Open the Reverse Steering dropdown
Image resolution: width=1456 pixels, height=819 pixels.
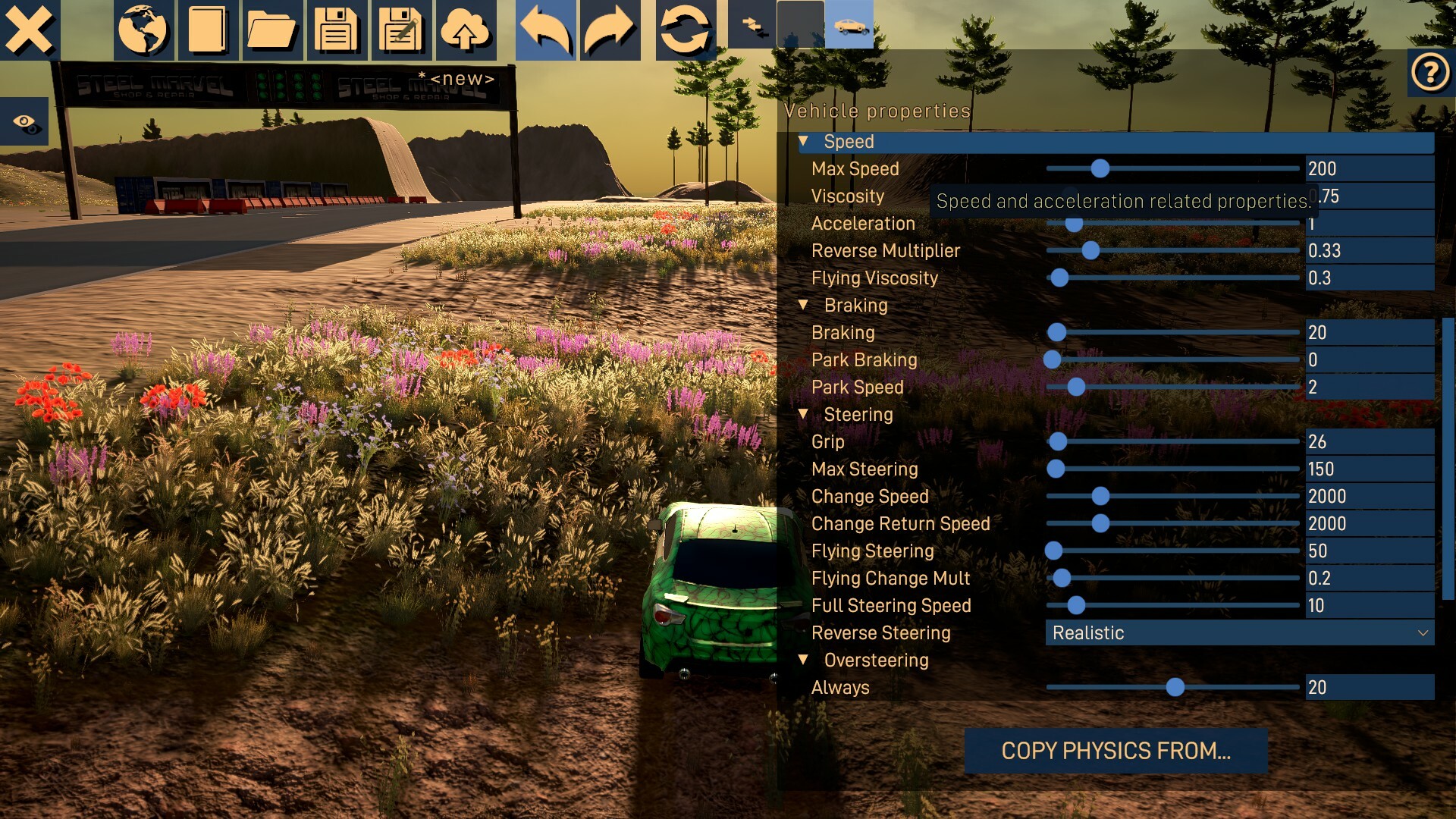pos(1239,633)
